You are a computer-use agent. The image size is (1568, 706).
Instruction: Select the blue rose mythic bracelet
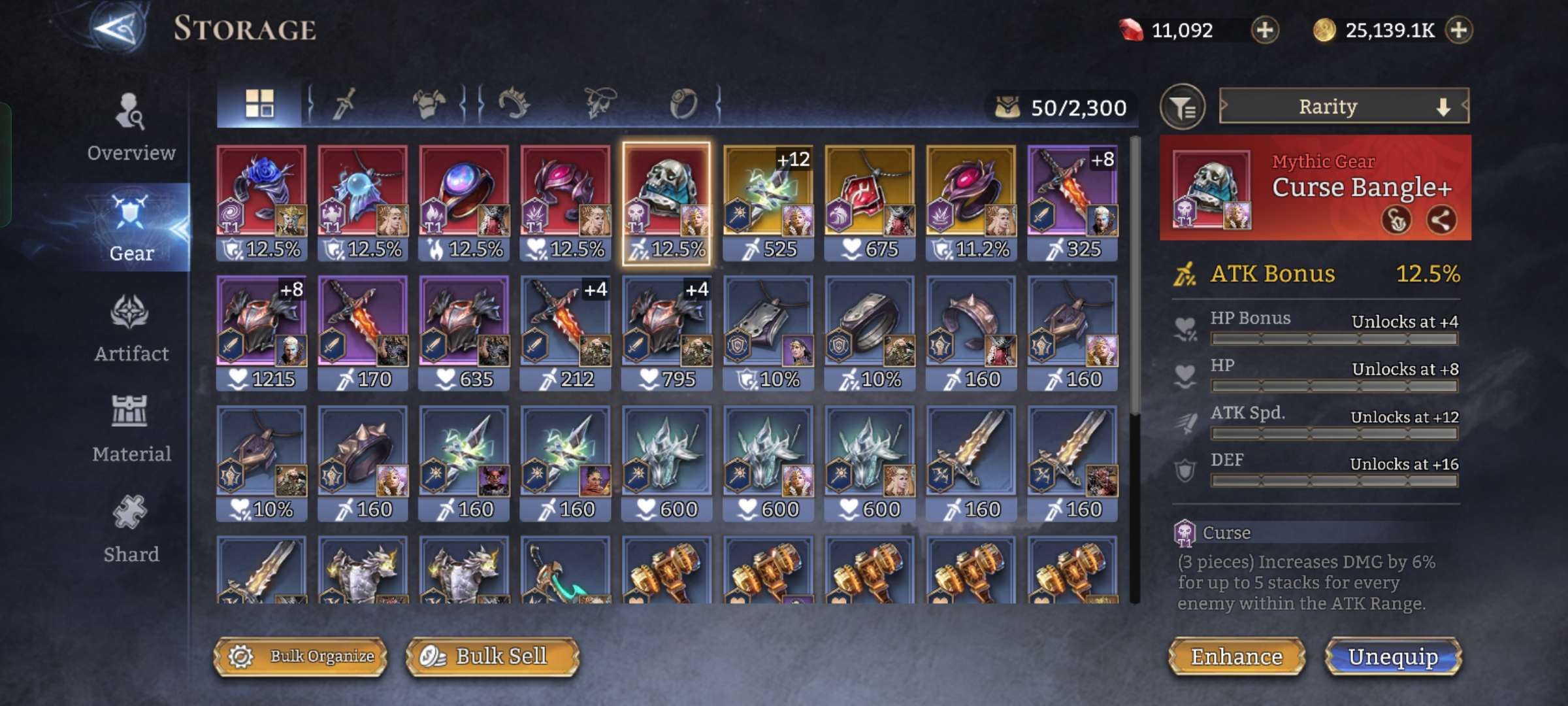pyautogui.click(x=261, y=203)
